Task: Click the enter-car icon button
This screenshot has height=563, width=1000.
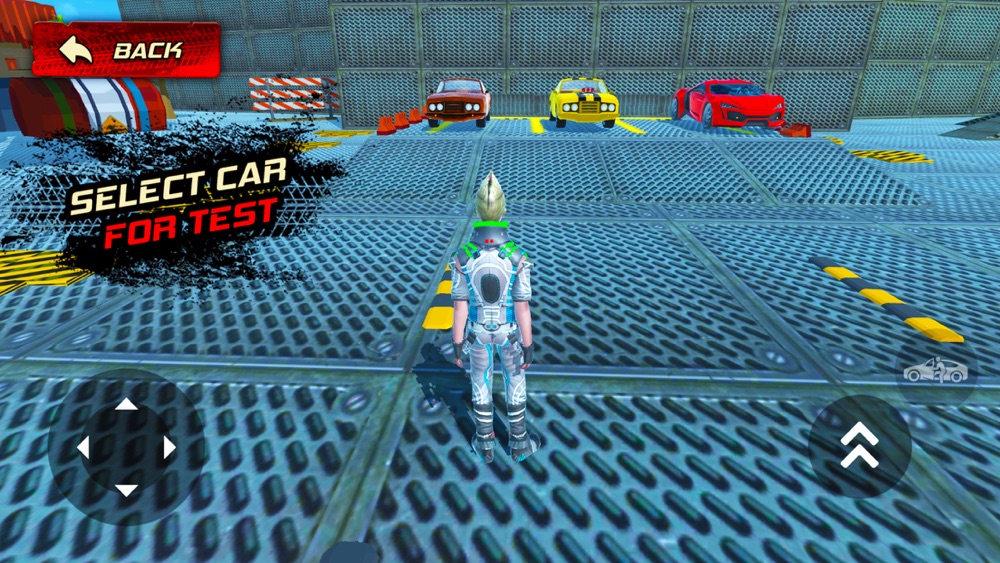Action: (936, 371)
